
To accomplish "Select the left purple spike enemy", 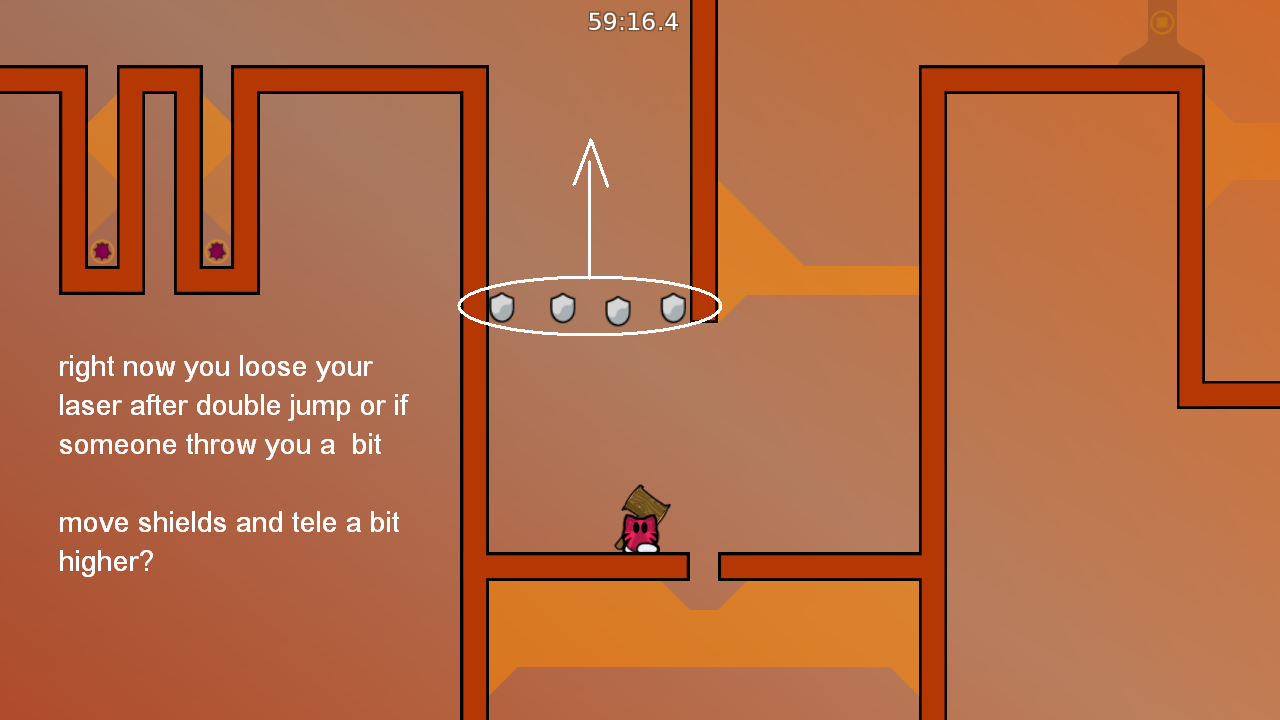I will (x=102, y=250).
